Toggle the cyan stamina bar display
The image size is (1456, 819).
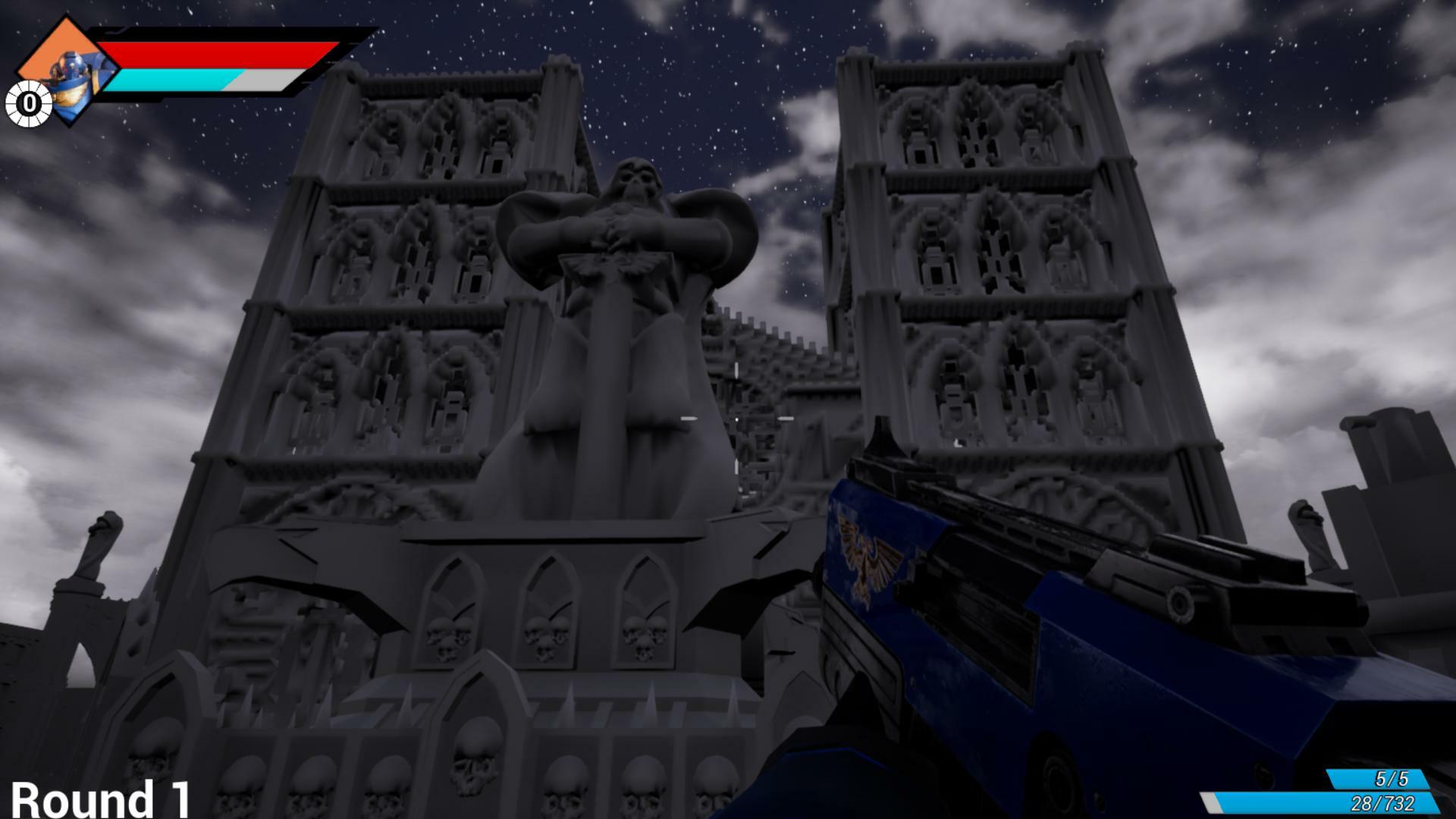(178, 78)
